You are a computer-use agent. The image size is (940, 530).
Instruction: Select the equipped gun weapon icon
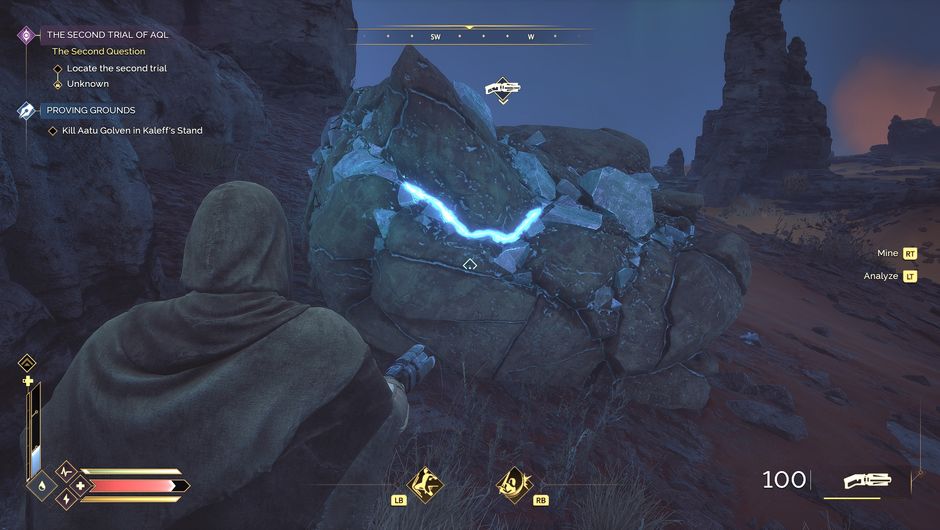[x=867, y=481]
